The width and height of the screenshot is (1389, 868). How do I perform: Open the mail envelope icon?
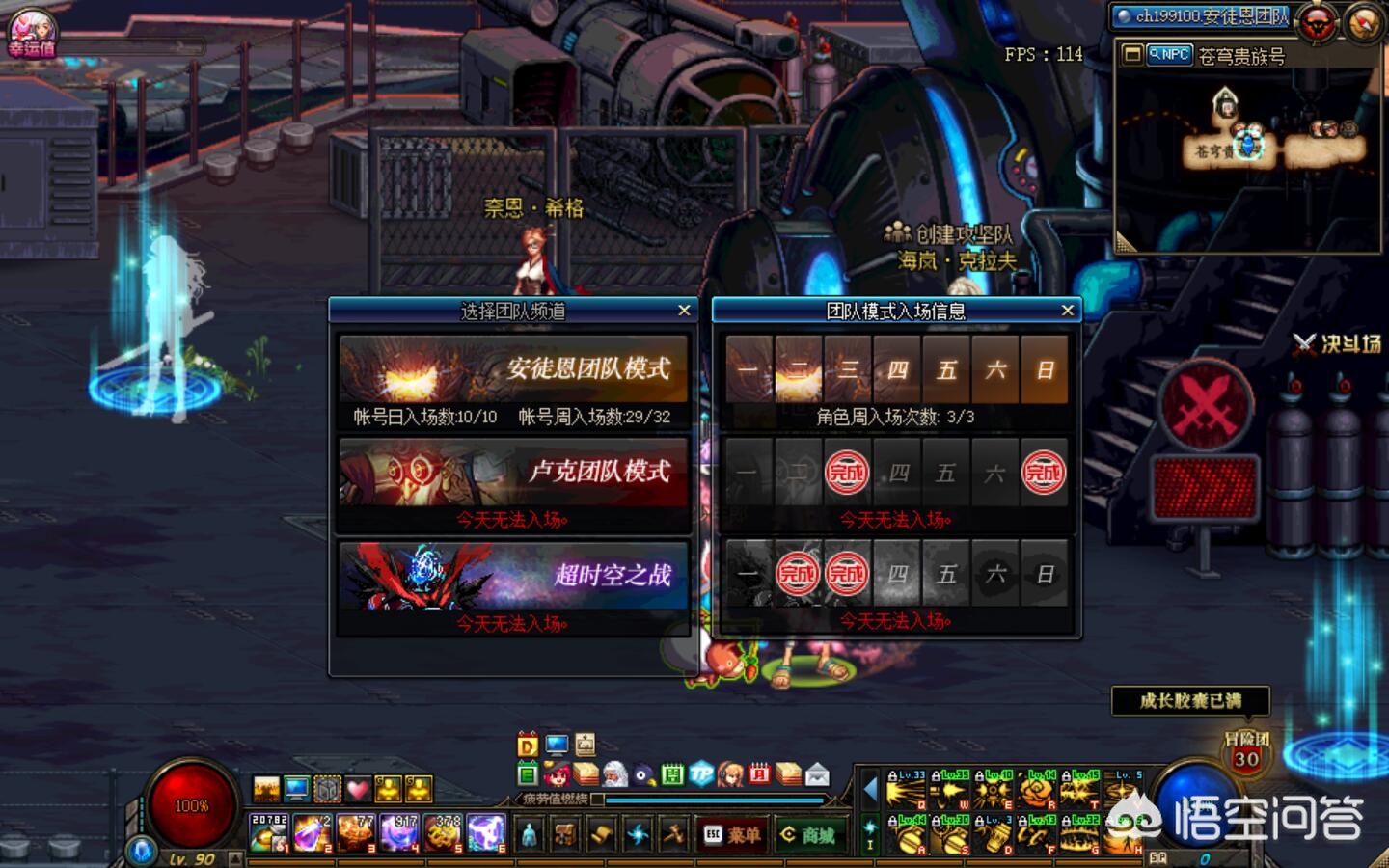tap(817, 773)
